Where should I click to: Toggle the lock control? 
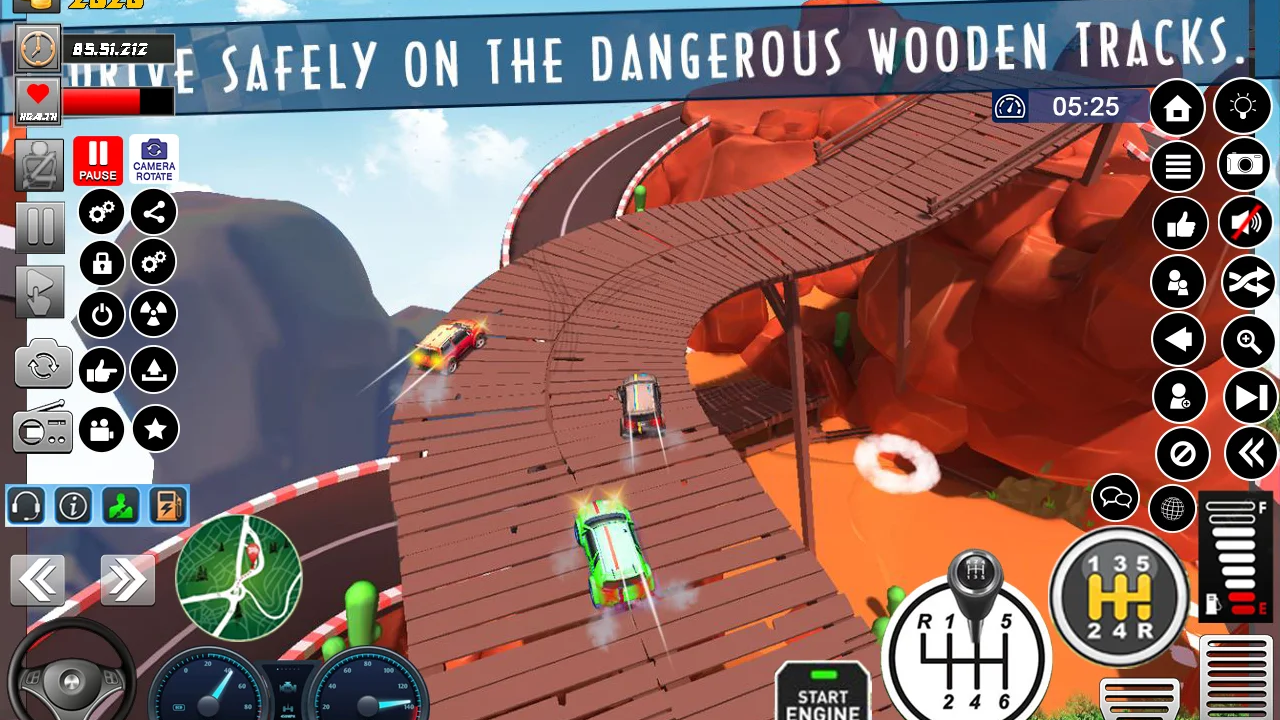101,263
